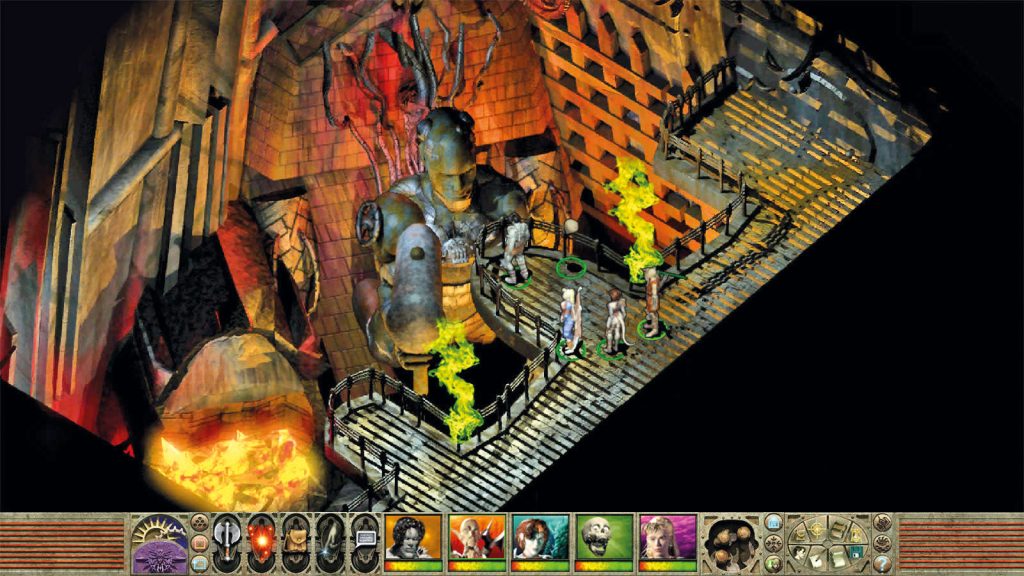
Task: Open the sun-and-moon game clock
Action: 159,543
